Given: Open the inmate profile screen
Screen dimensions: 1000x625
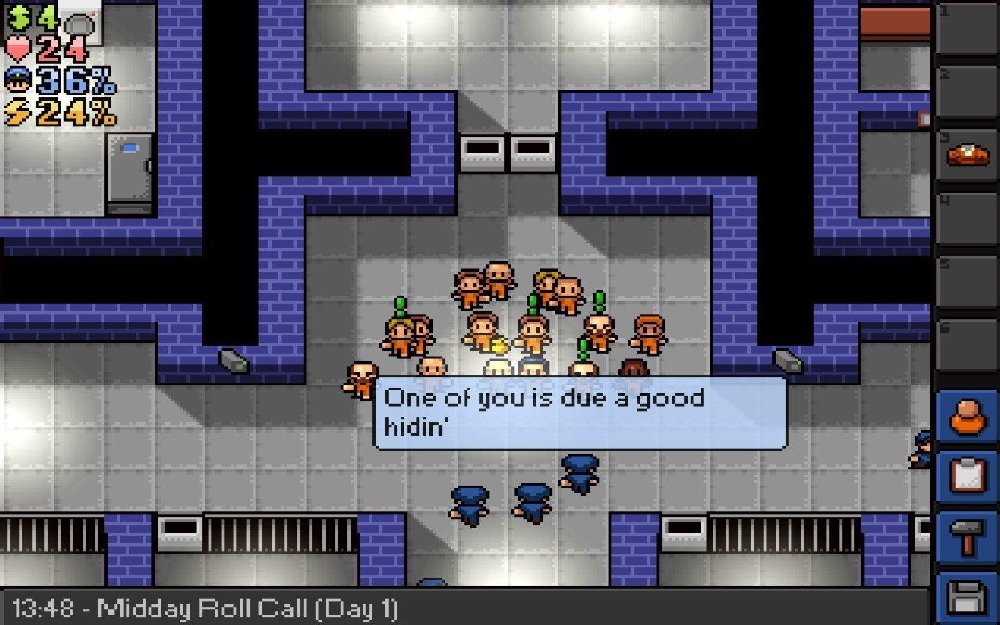Looking at the screenshot, I should 967,416.
